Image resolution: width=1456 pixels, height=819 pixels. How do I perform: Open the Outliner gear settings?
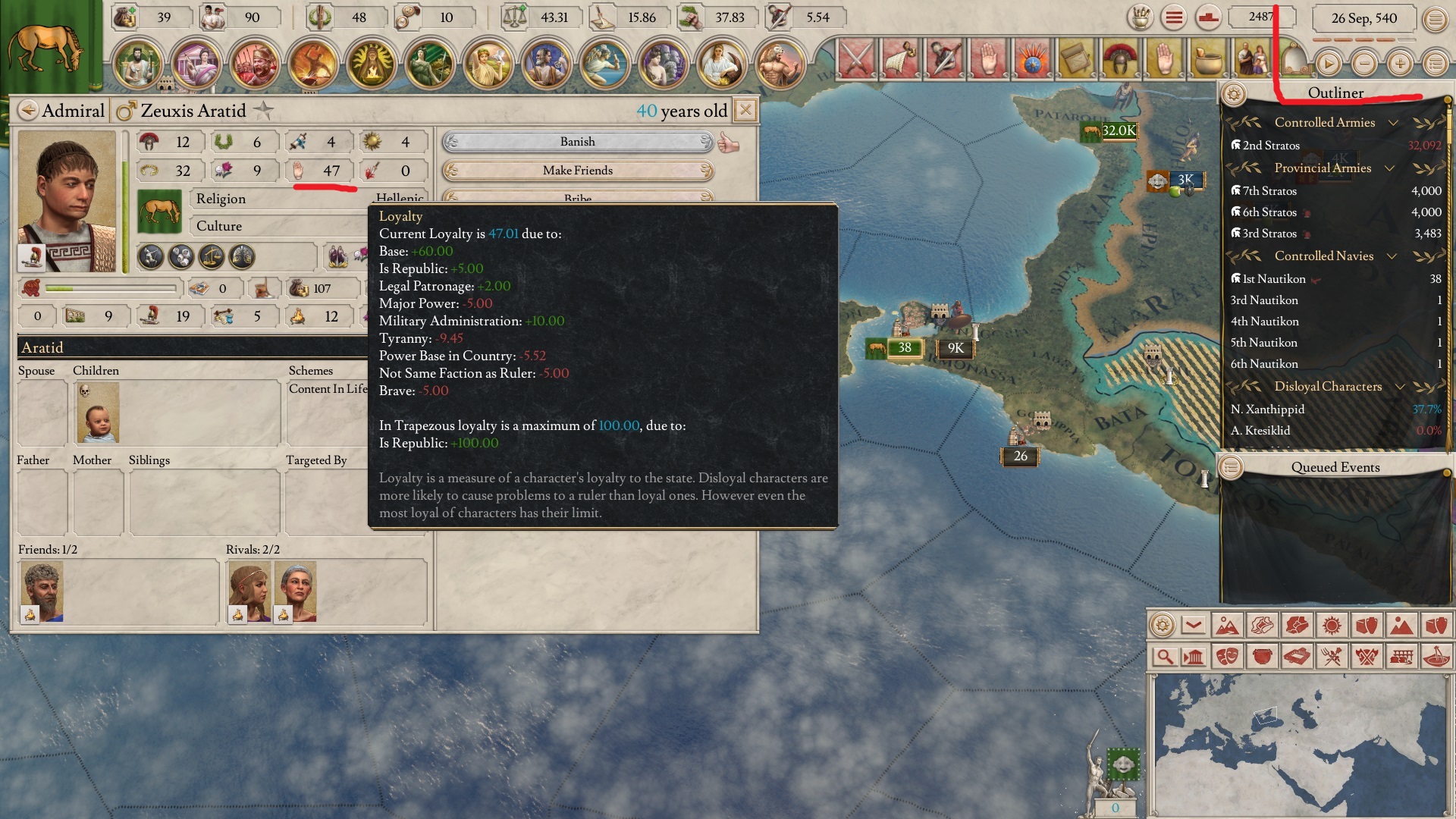coord(1234,94)
